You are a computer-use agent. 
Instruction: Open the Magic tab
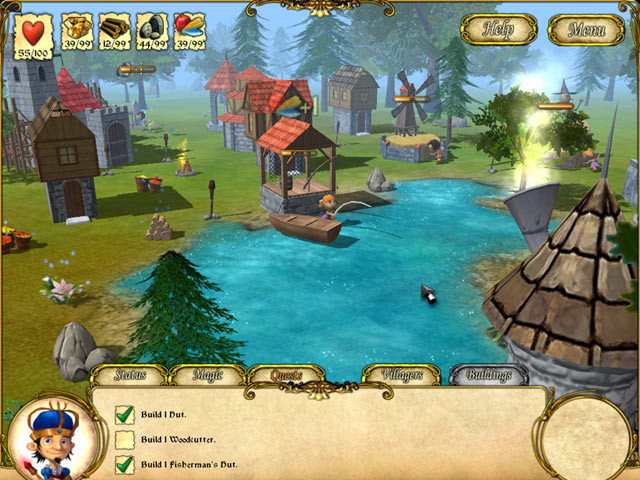coord(207,376)
